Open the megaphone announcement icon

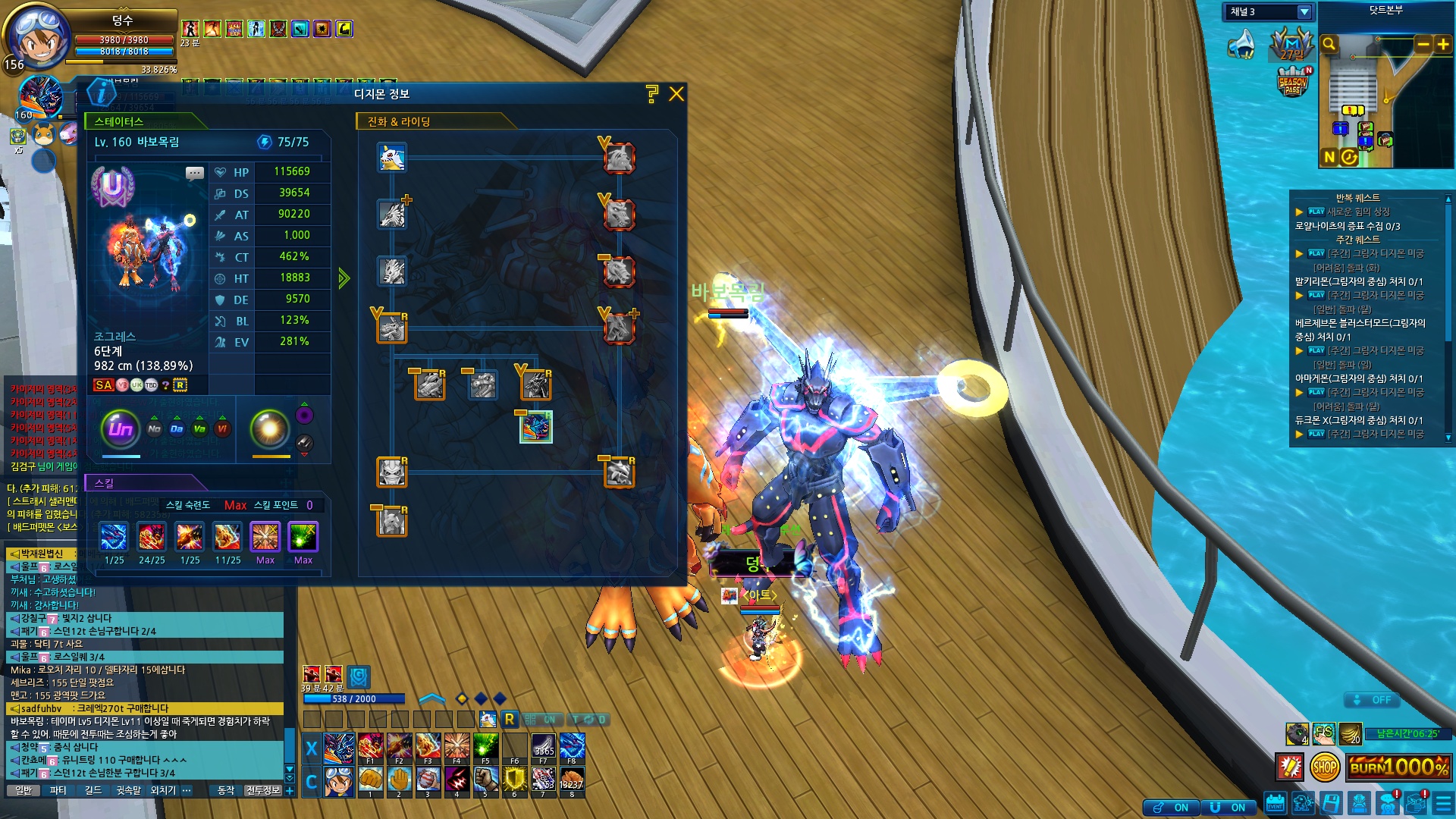[1242, 45]
